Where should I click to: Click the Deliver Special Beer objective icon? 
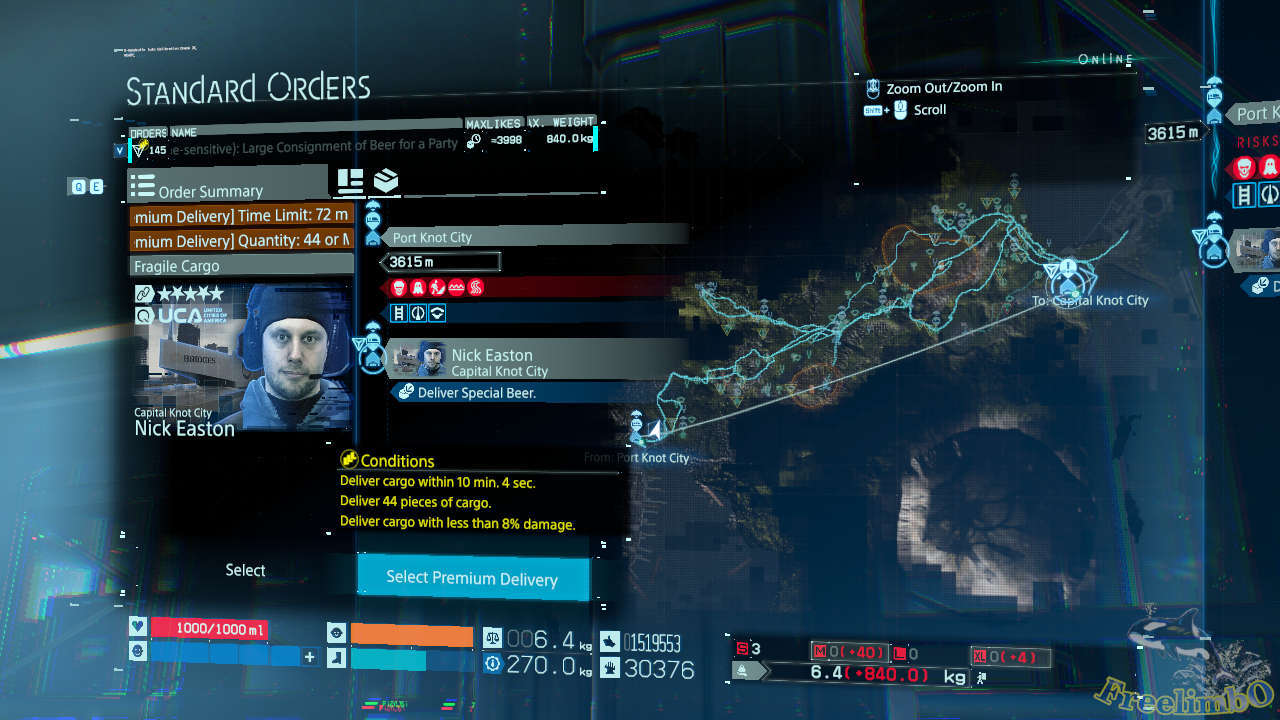click(407, 393)
